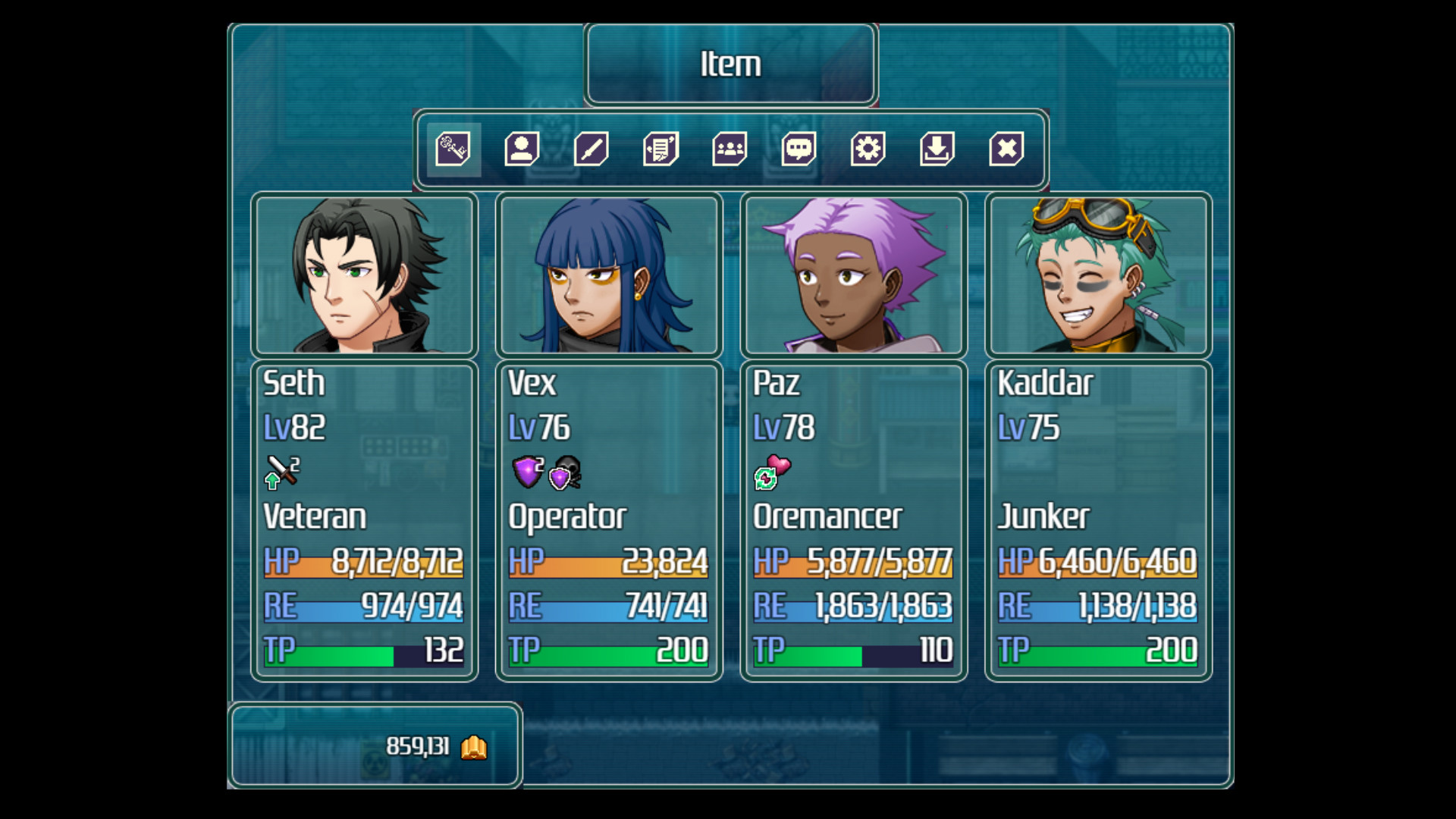This screenshot has width=1456, height=819.
Task: Open the Options gear icon
Action: pyautogui.click(x=867, y=150)
